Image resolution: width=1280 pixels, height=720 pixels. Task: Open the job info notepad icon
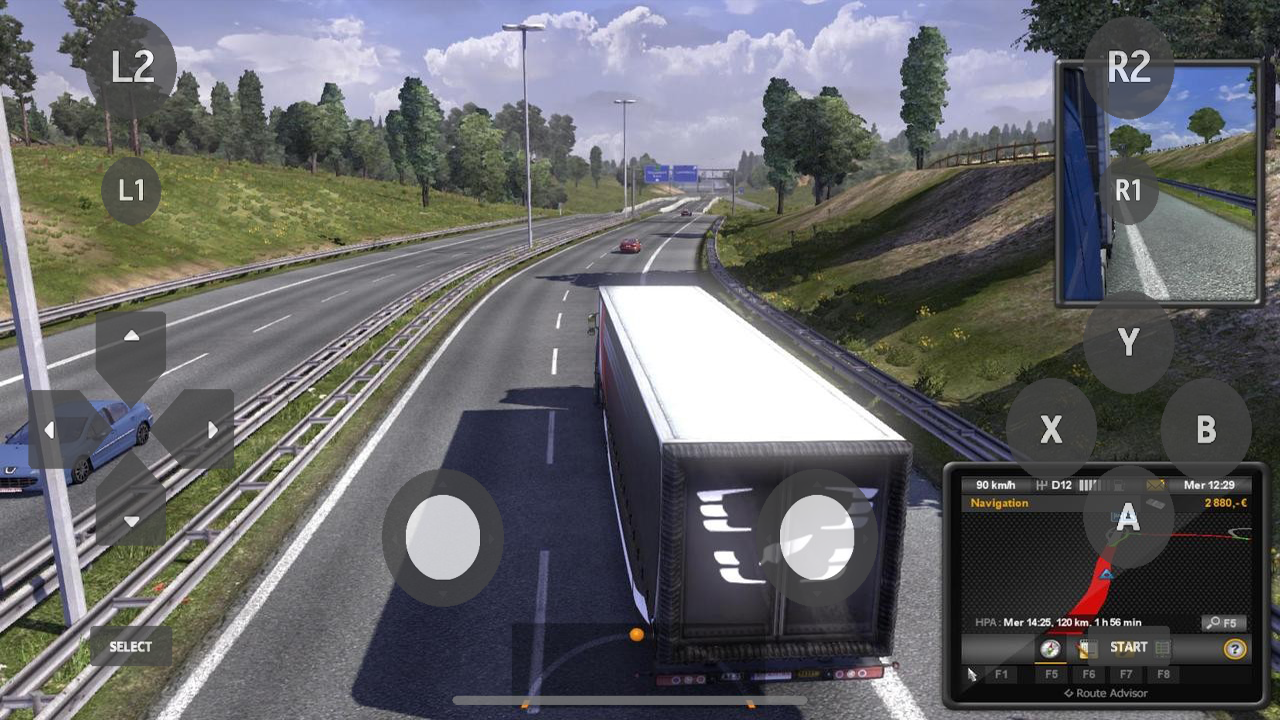tap(1088, 648)
